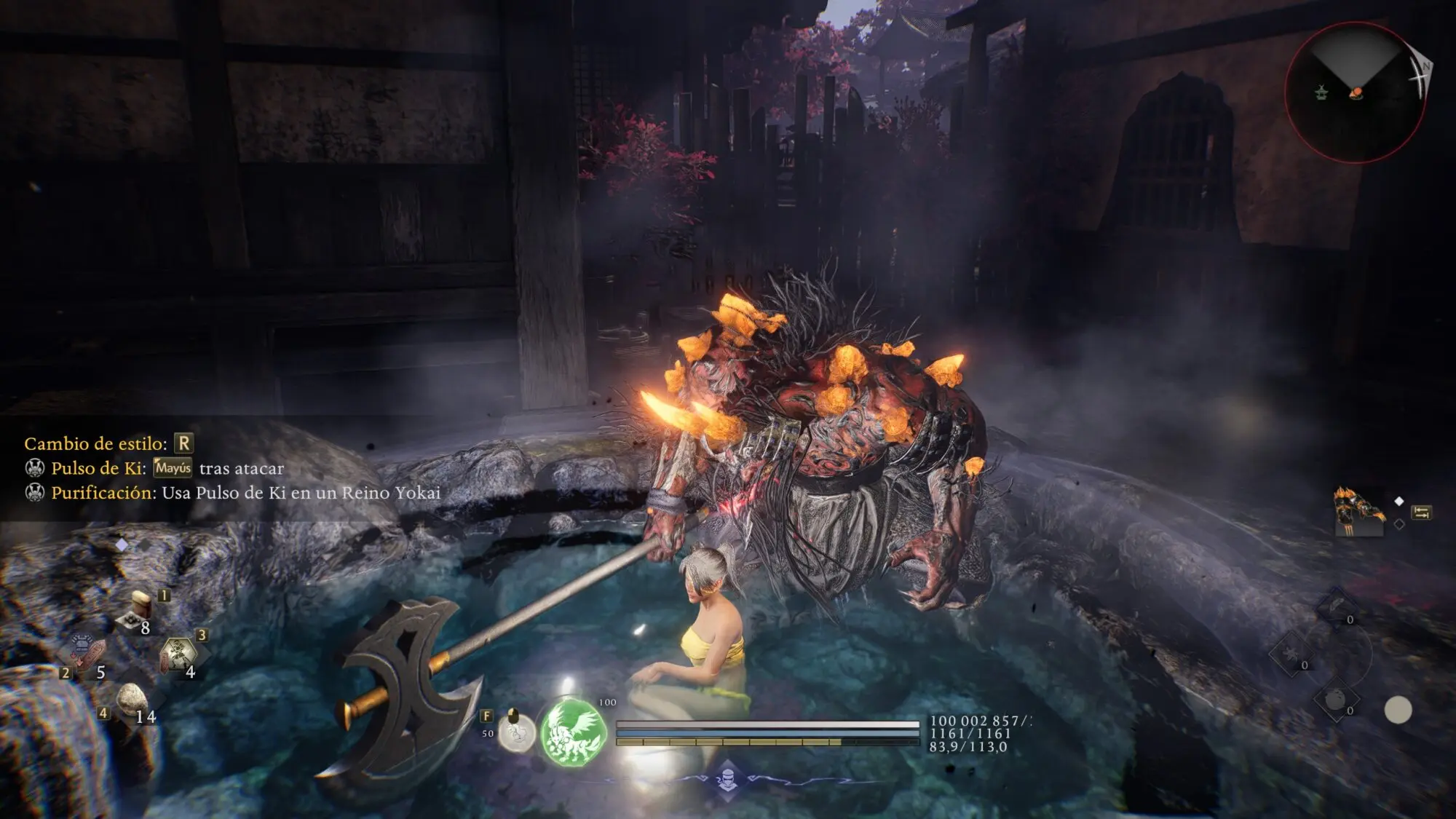Use the elixir jar in shortcut slot 1
Screen dimensions: 1456x819
[x=138, y=611]
